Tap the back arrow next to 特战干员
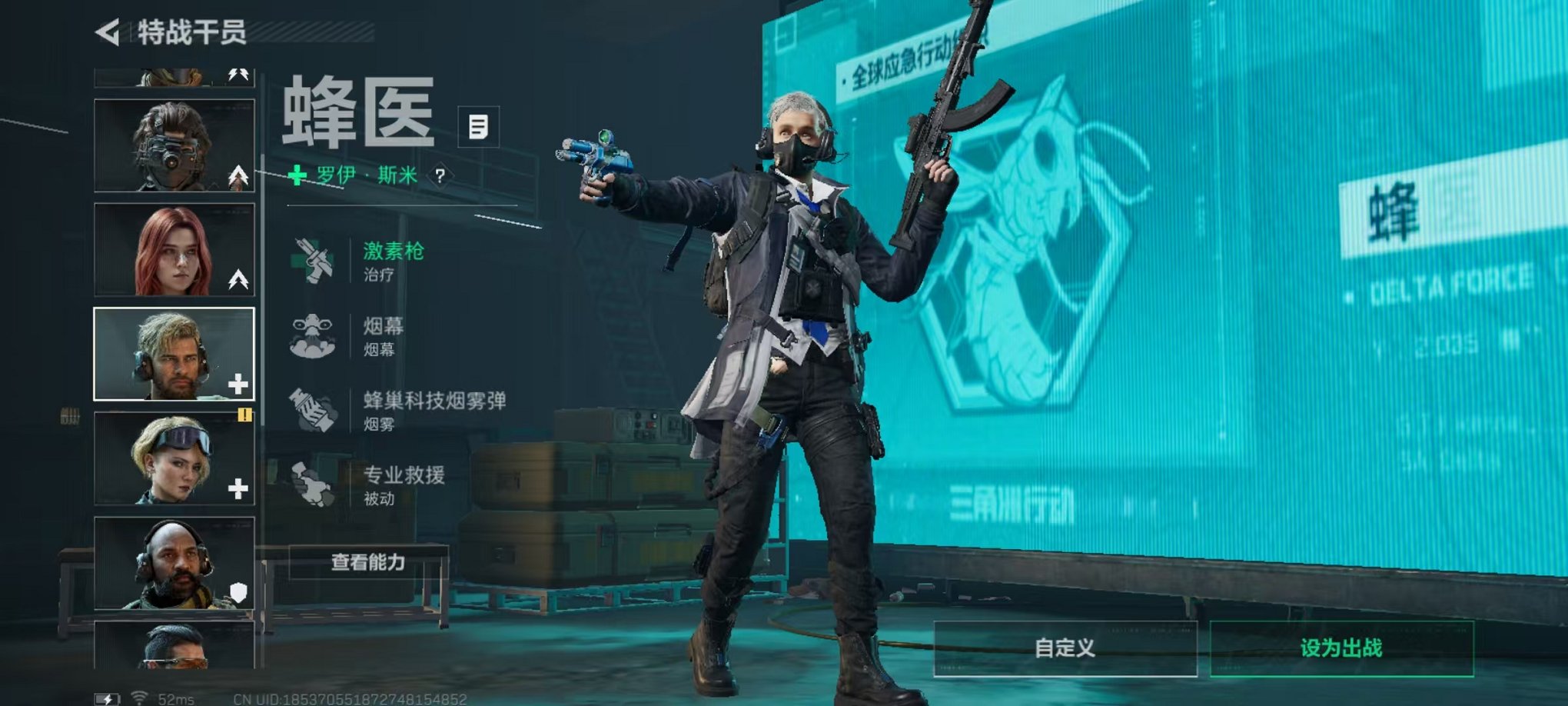This screenshot has height=706, width=1568. tap(110, 33)
